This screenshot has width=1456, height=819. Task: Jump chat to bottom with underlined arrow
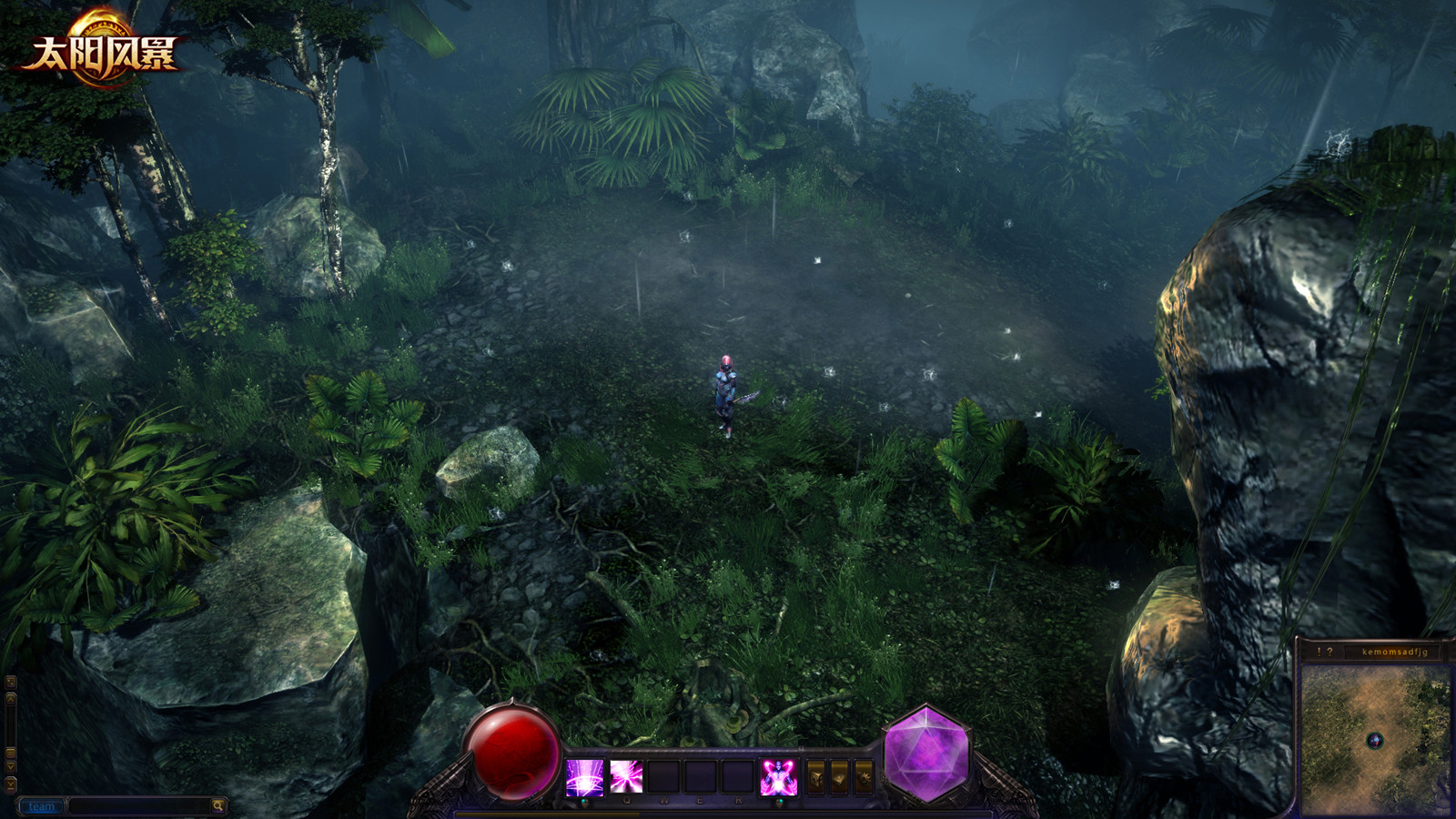click(x=11, y=783)
